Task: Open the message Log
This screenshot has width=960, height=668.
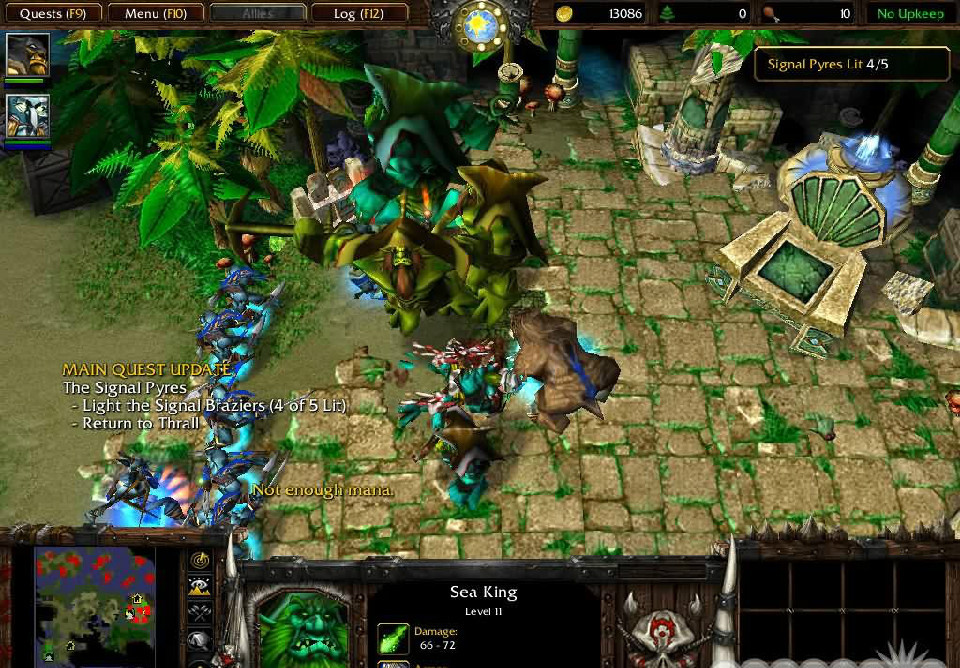Action: (x=359, y=14)
